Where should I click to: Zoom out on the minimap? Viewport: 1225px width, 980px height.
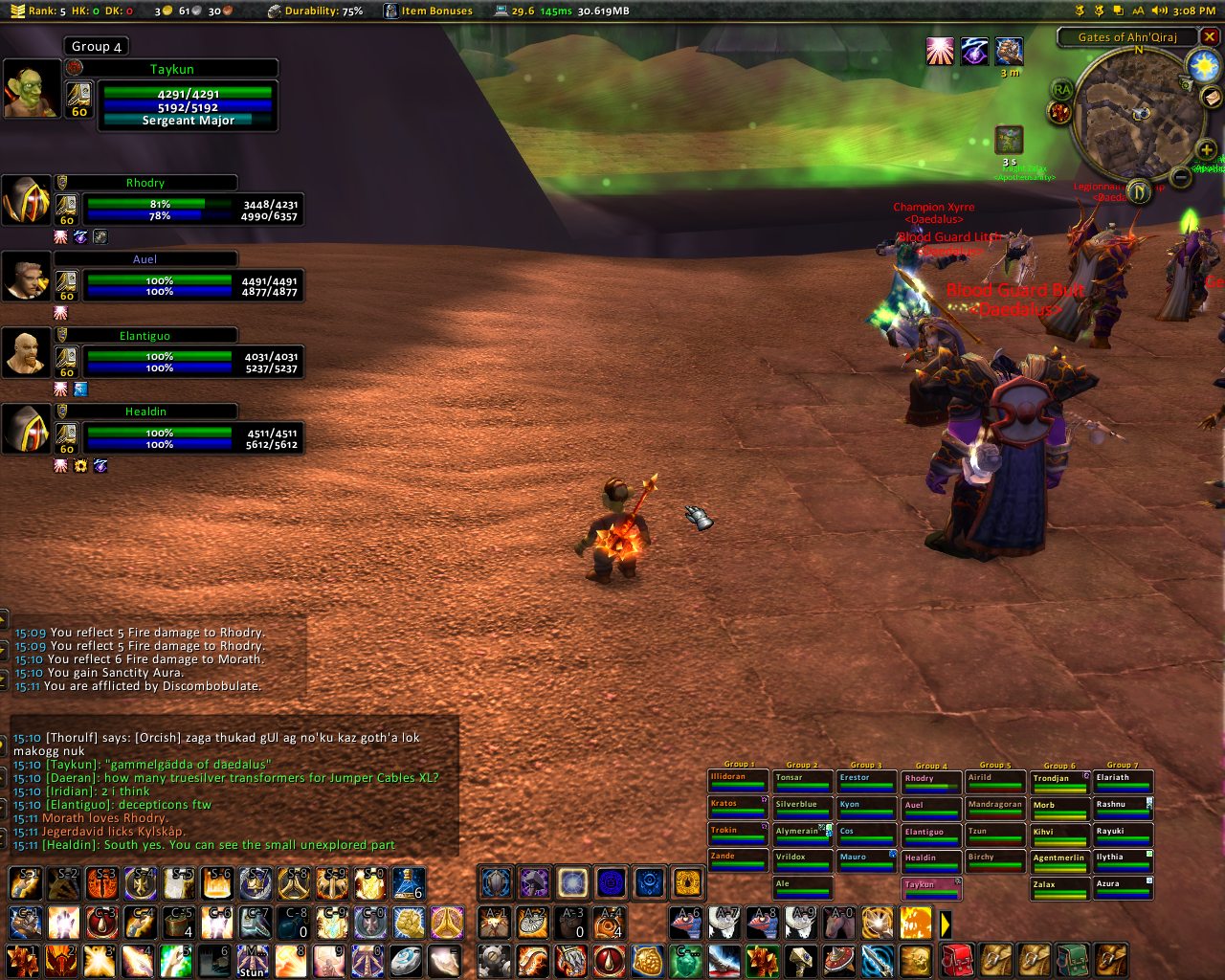[x=1181, y=177]
